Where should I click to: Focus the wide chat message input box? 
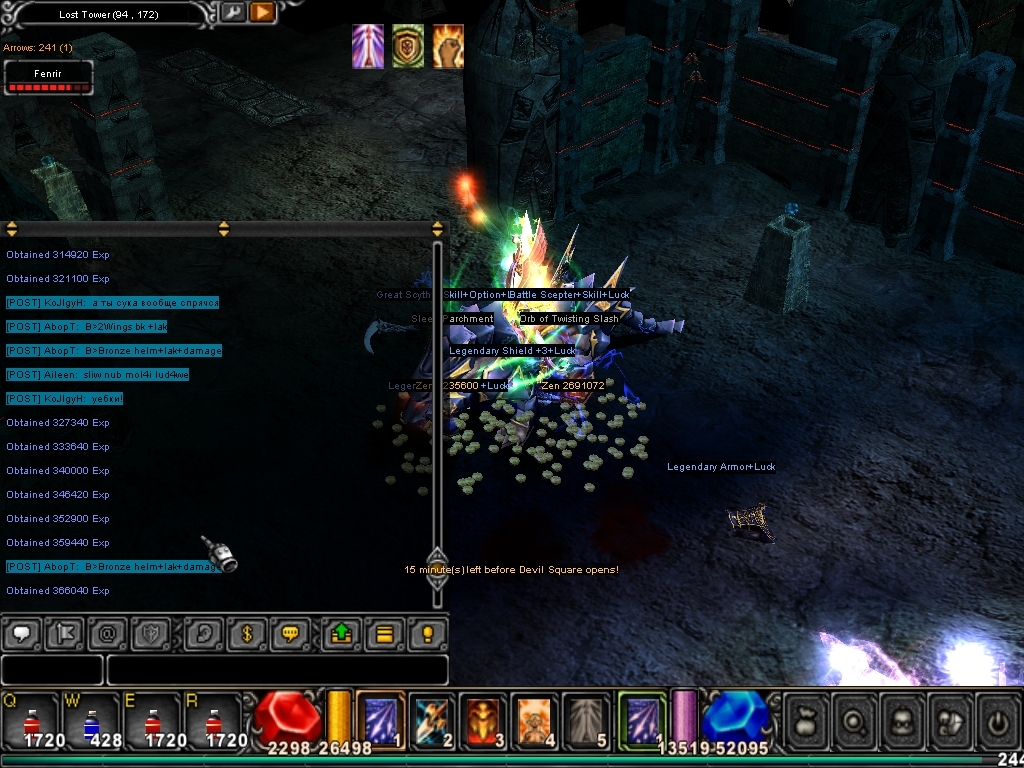click(277, 669)
